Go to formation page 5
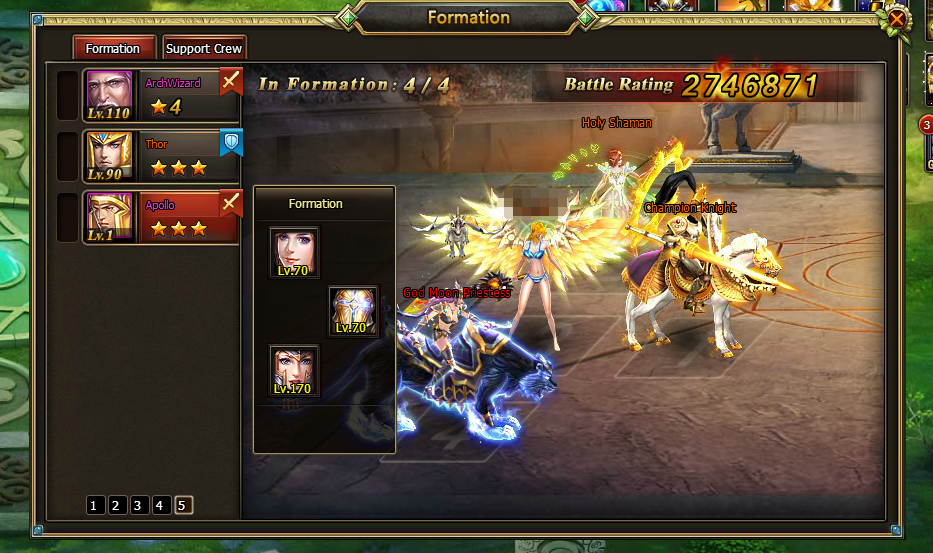Image resolution: width=933 pixels, height=553 pixels. 182,505
